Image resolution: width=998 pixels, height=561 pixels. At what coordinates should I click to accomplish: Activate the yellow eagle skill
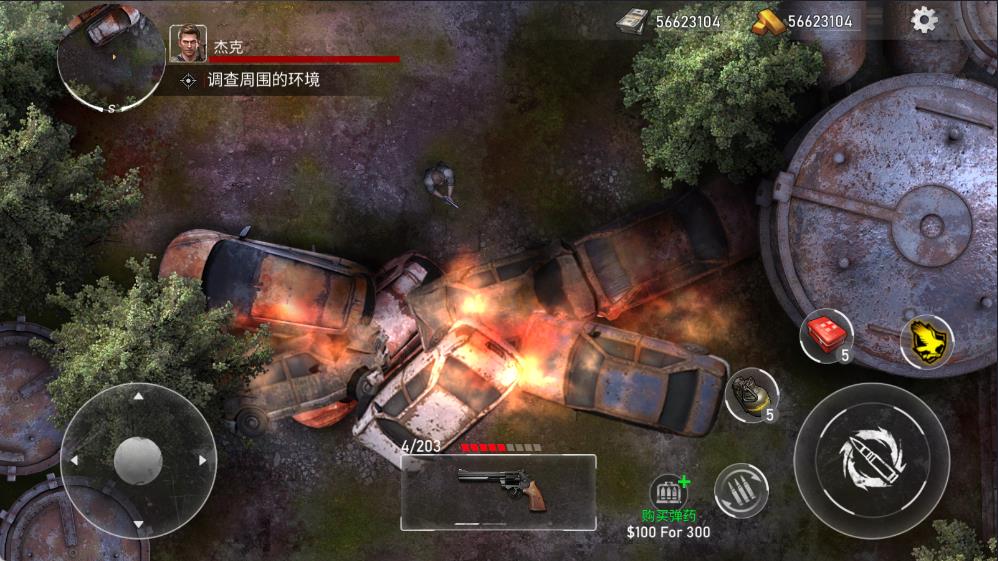(926, 341)
